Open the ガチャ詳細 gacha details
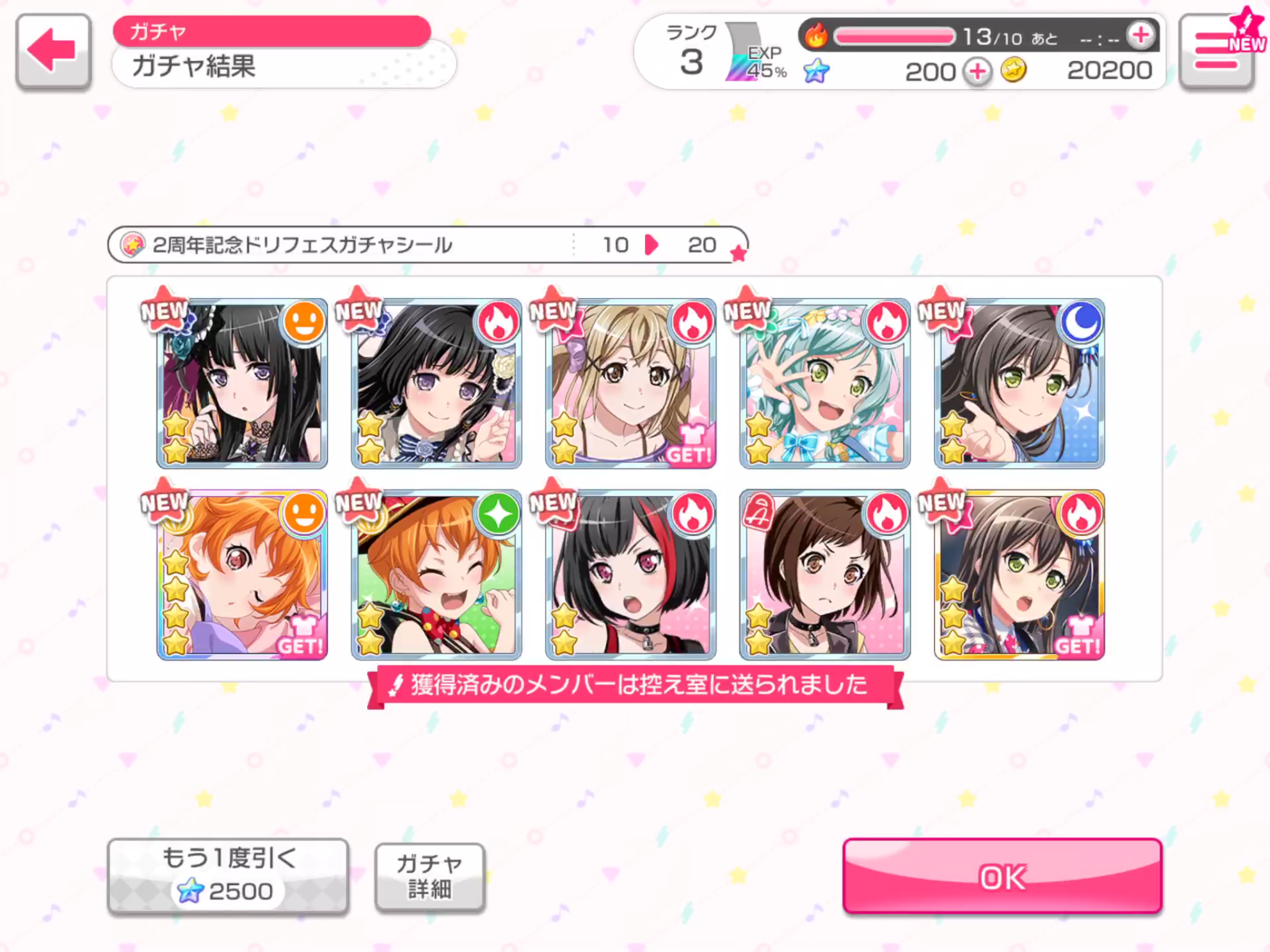1270x952 pixels. (429, 876)
